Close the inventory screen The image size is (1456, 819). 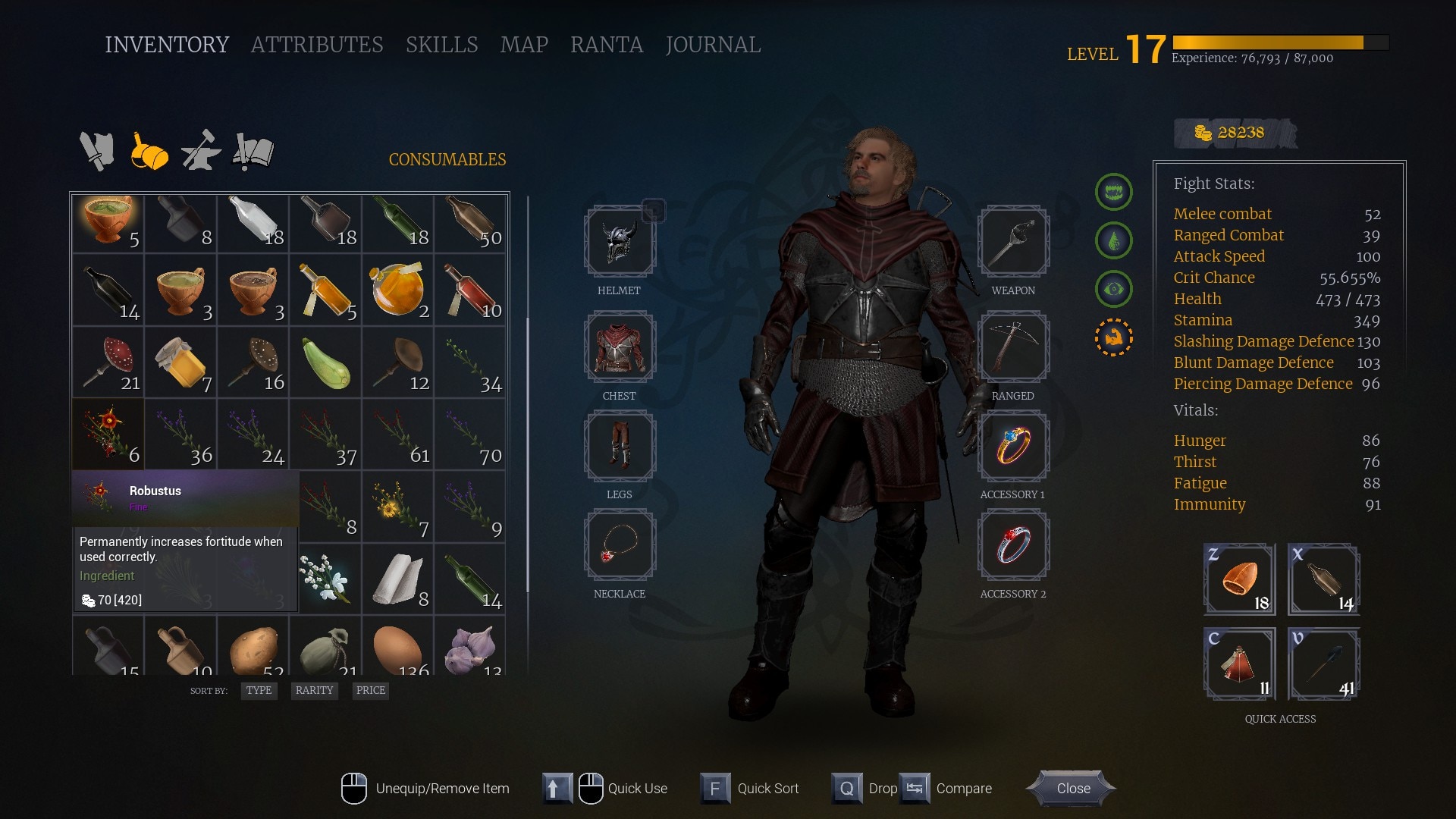coord(1072,788)
